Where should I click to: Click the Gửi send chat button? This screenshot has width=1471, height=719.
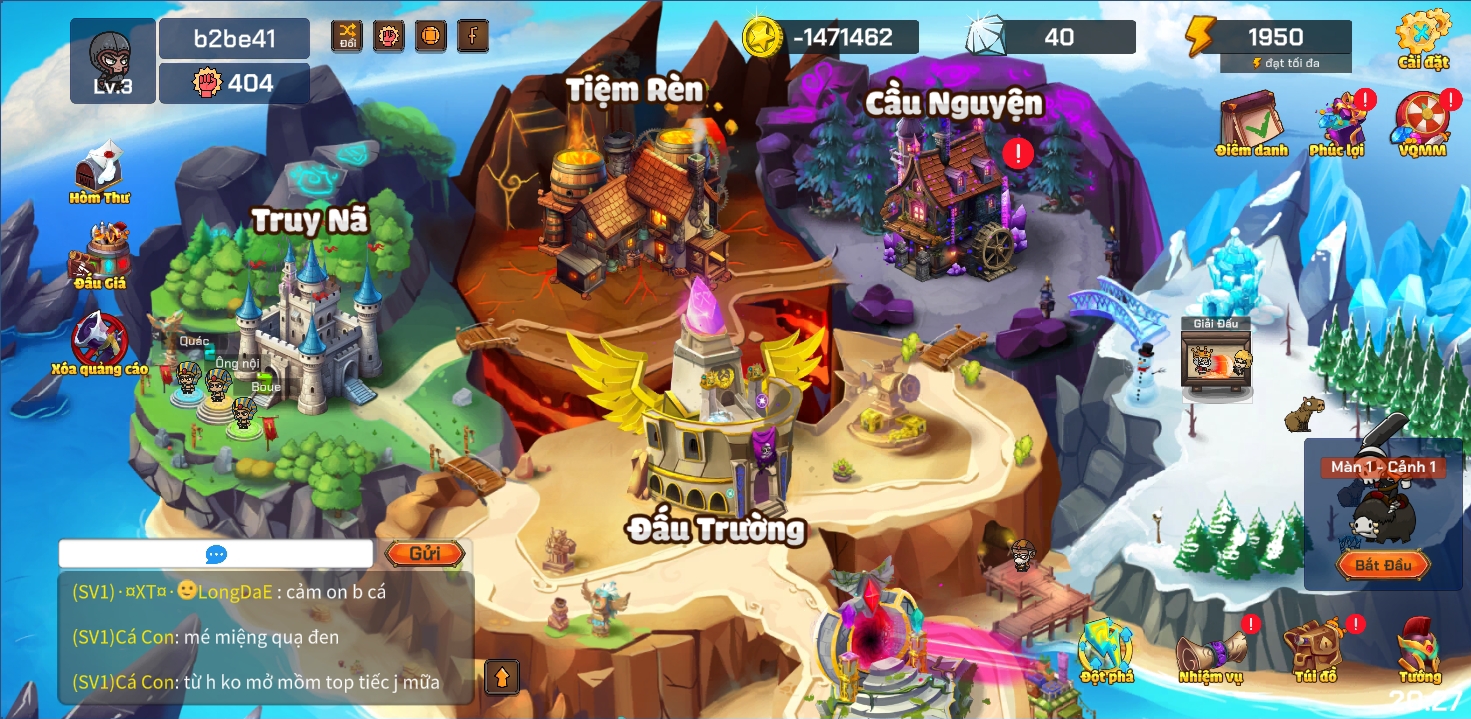click(x=424, y=554)
